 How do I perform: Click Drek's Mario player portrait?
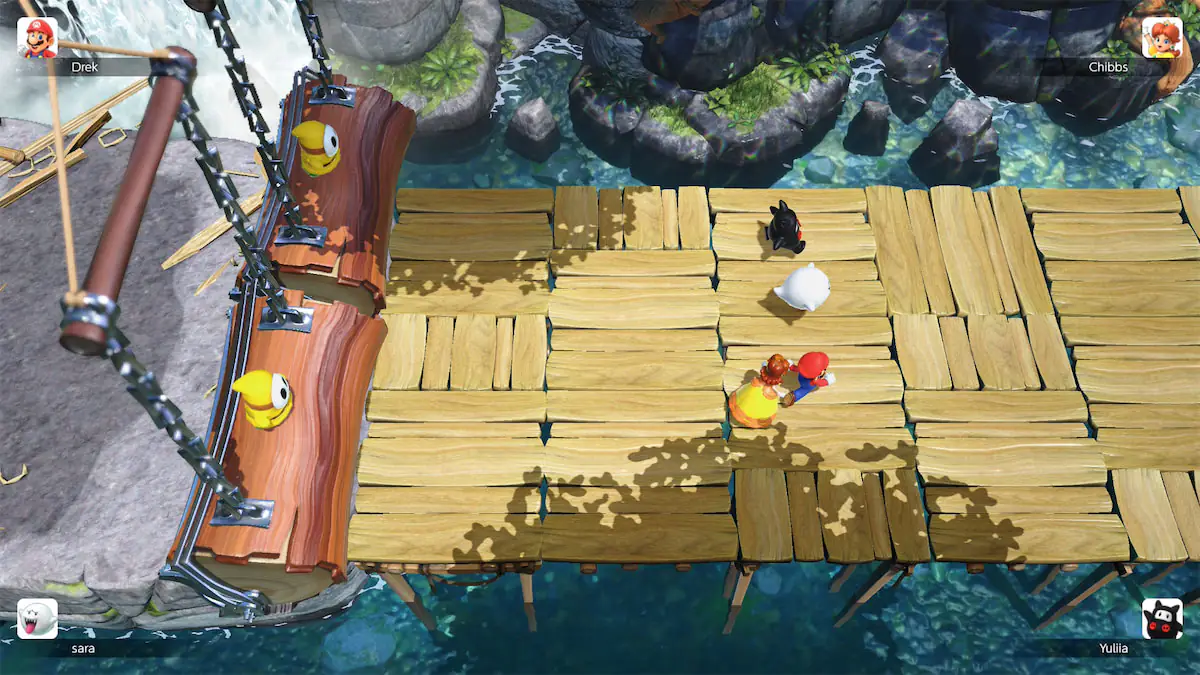coord(37,38)
